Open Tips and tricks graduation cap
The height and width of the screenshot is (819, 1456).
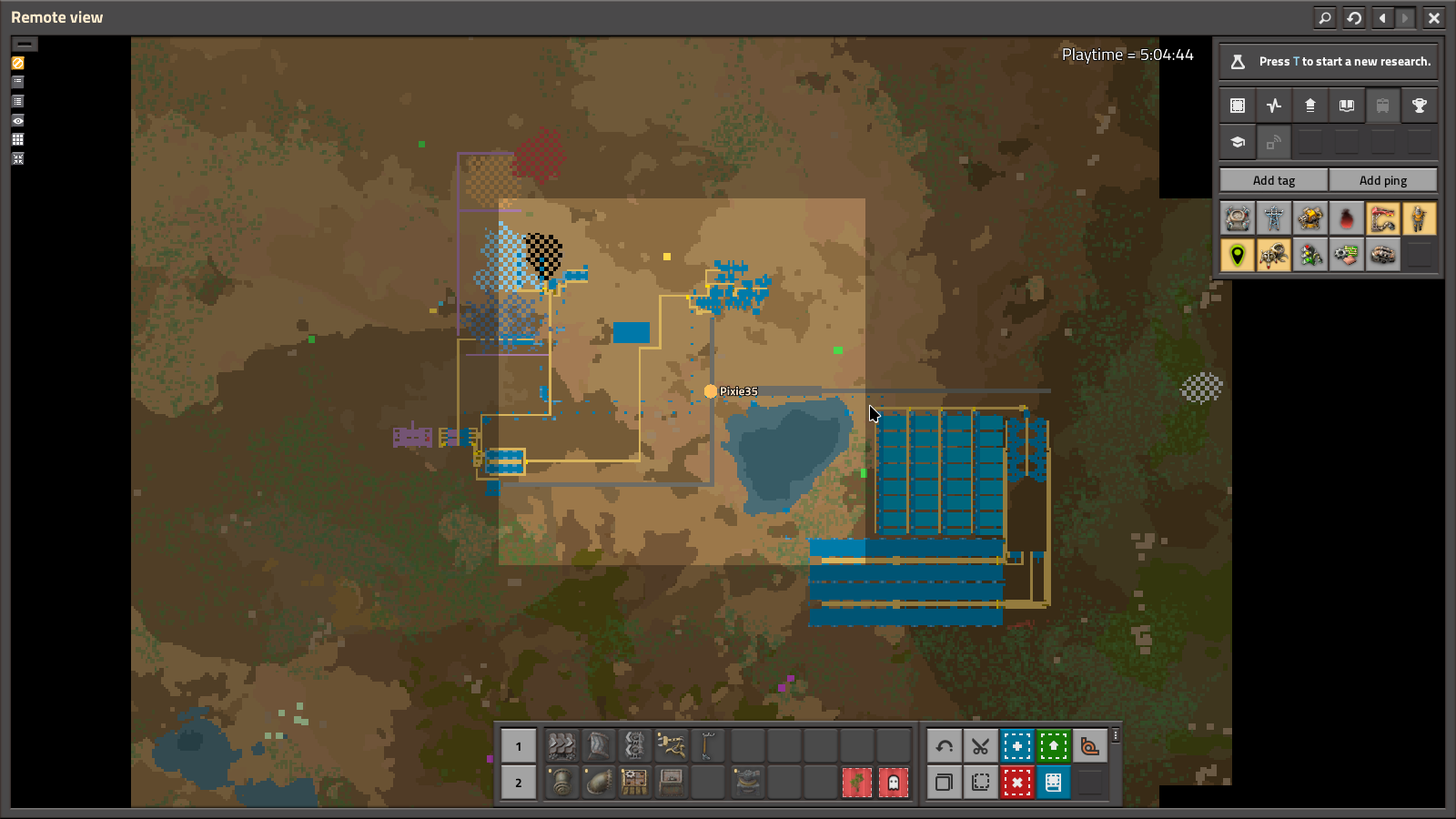1237,142
